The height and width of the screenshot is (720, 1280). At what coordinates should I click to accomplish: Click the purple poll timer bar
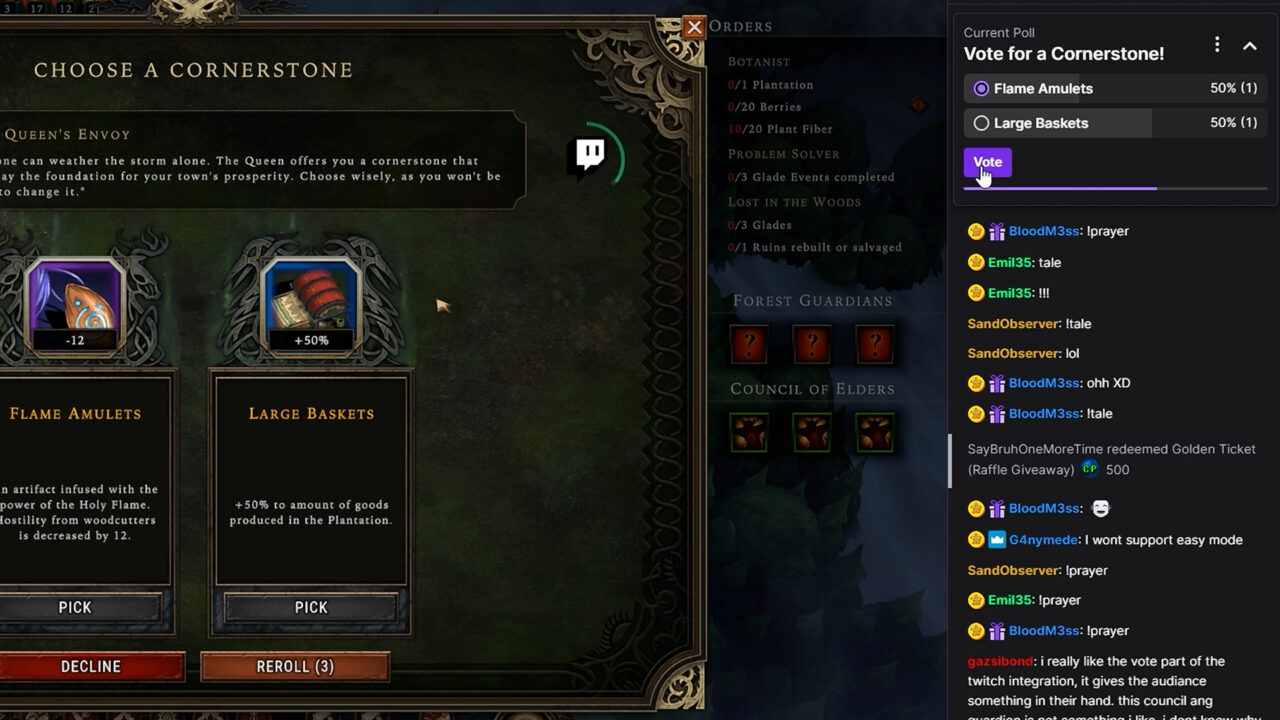[1060, 188]
